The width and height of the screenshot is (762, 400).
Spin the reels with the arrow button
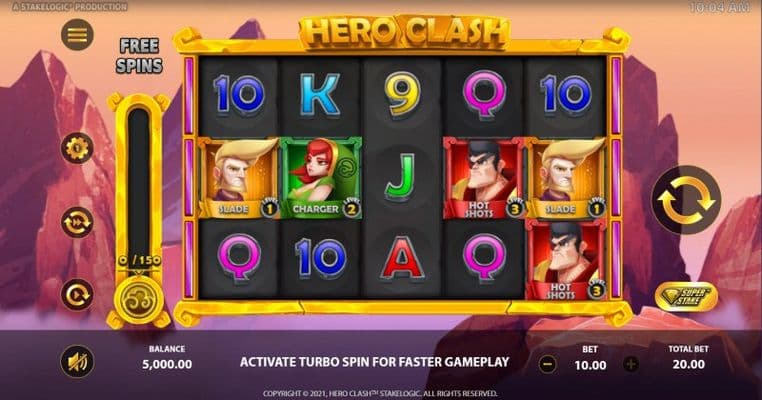pos(686,199)
